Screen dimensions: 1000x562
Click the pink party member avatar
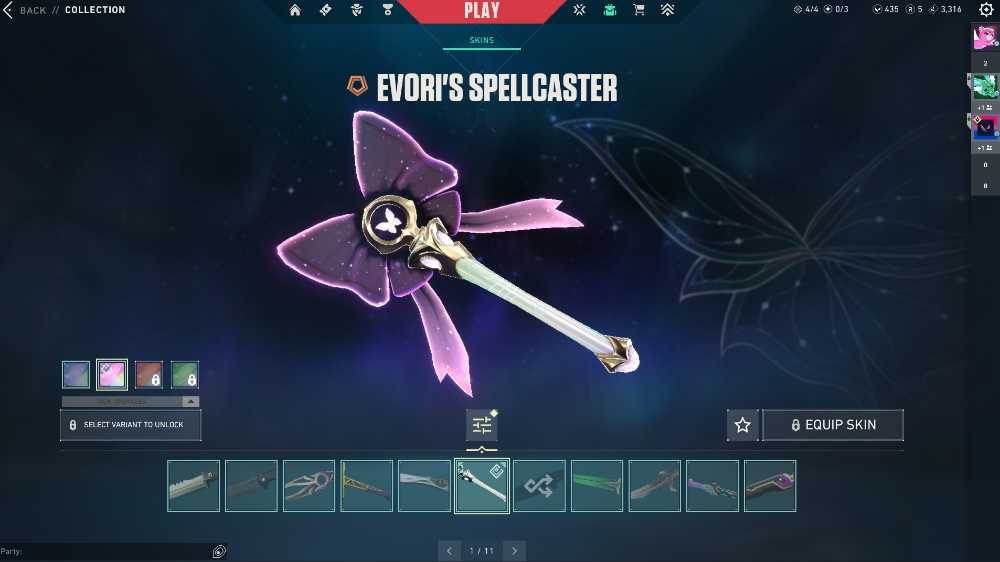985,37
